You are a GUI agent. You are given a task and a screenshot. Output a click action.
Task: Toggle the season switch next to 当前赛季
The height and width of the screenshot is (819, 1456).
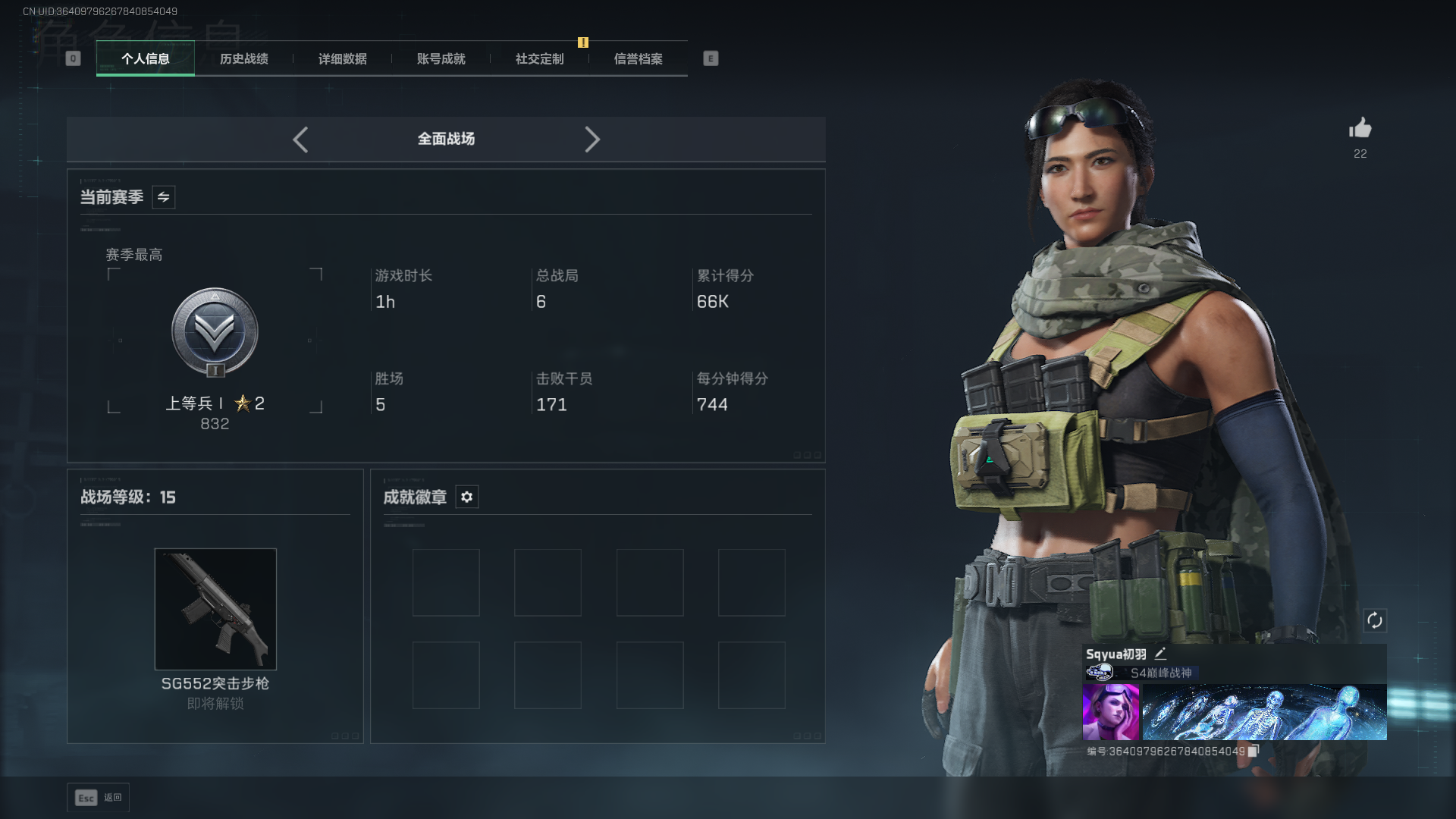click(x=164, y=197)
